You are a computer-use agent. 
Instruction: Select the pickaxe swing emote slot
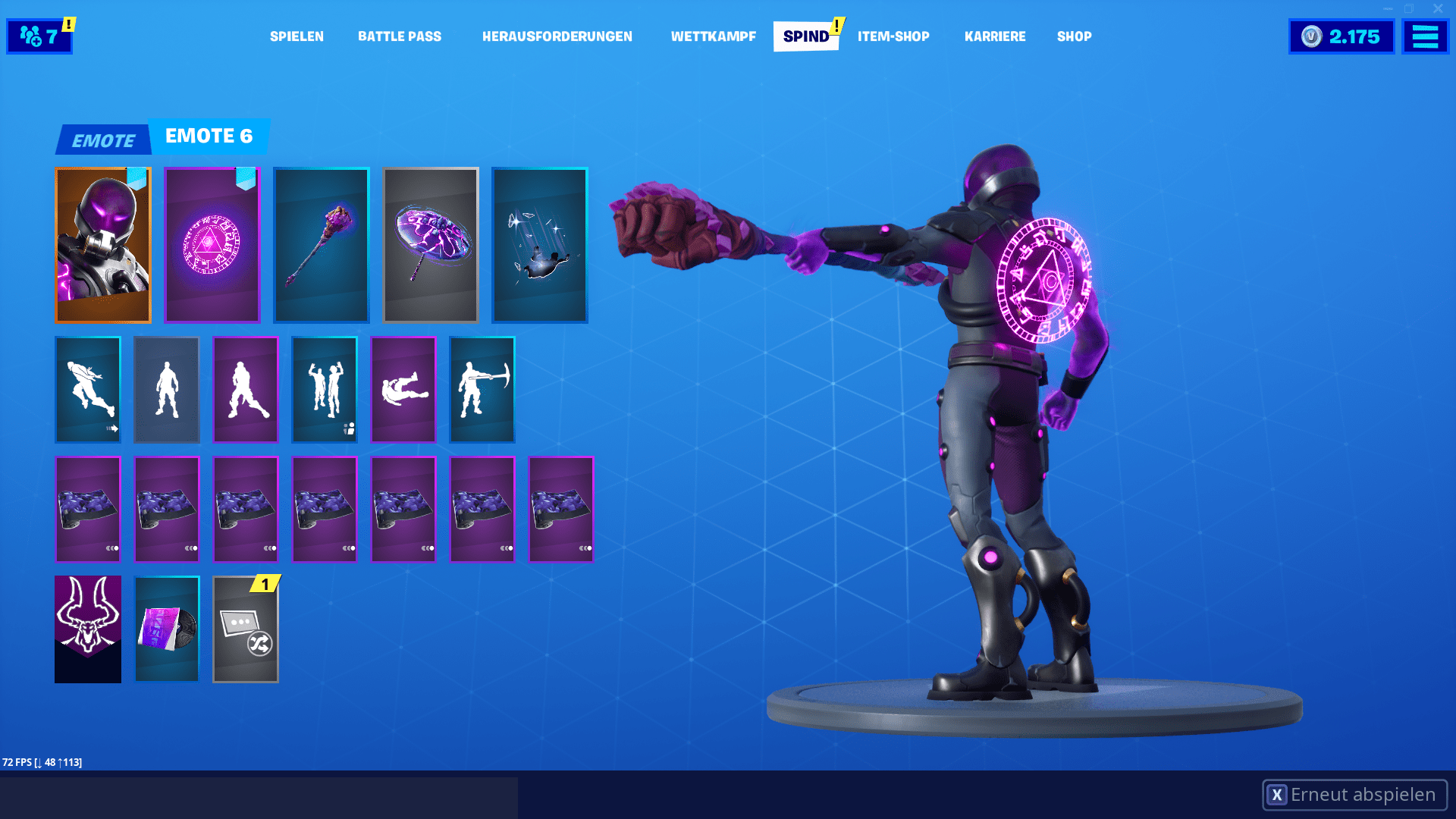482,390
